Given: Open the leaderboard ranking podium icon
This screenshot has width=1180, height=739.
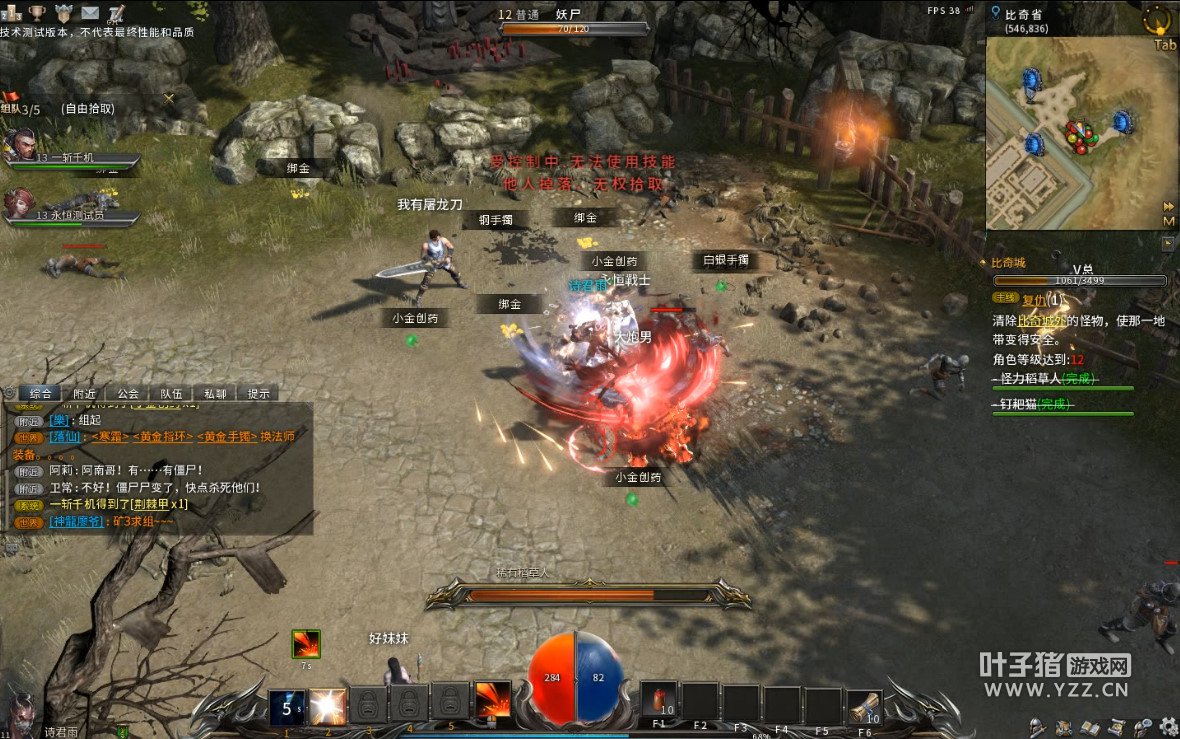Looking at the screenshot, I should pyautogui.click(x=12, y=13).
